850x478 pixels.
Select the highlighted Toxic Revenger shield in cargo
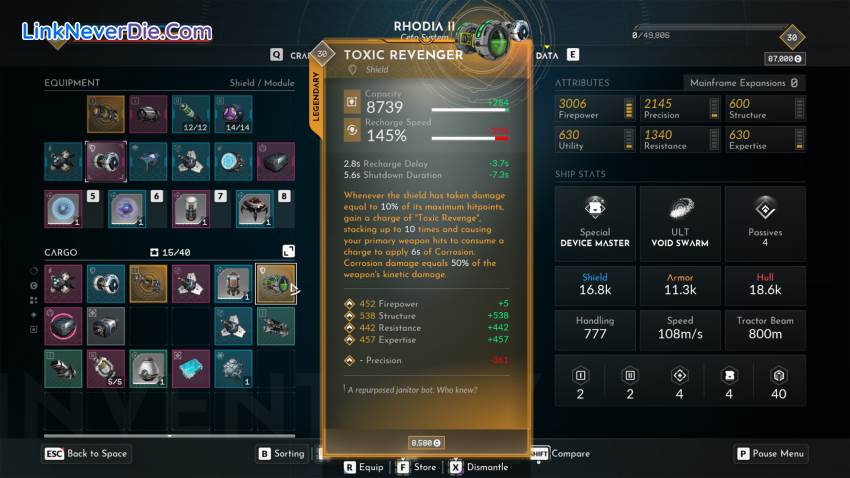(x=275, y=284)
